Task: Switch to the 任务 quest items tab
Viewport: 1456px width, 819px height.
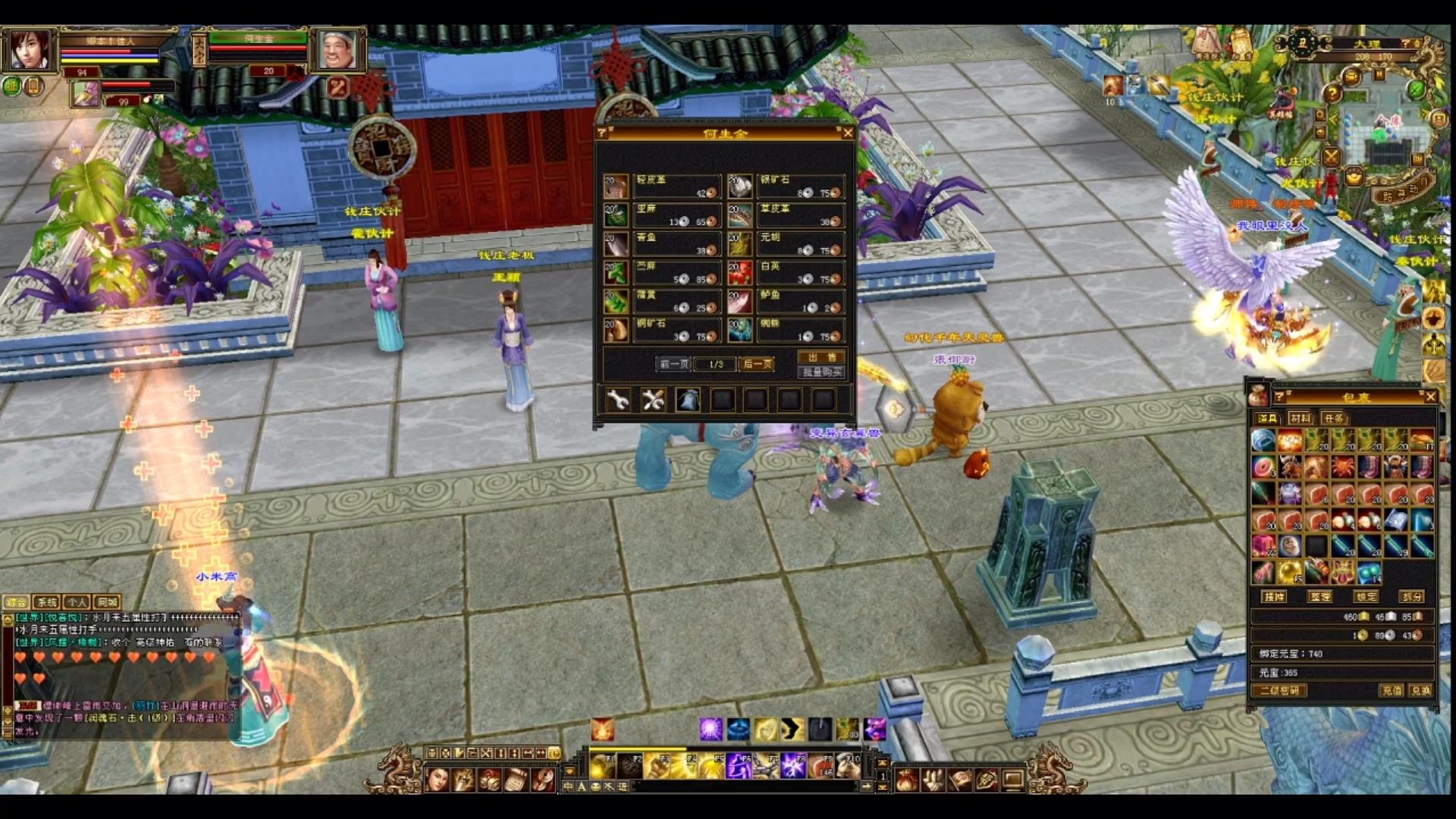Action: (1333, 418)
